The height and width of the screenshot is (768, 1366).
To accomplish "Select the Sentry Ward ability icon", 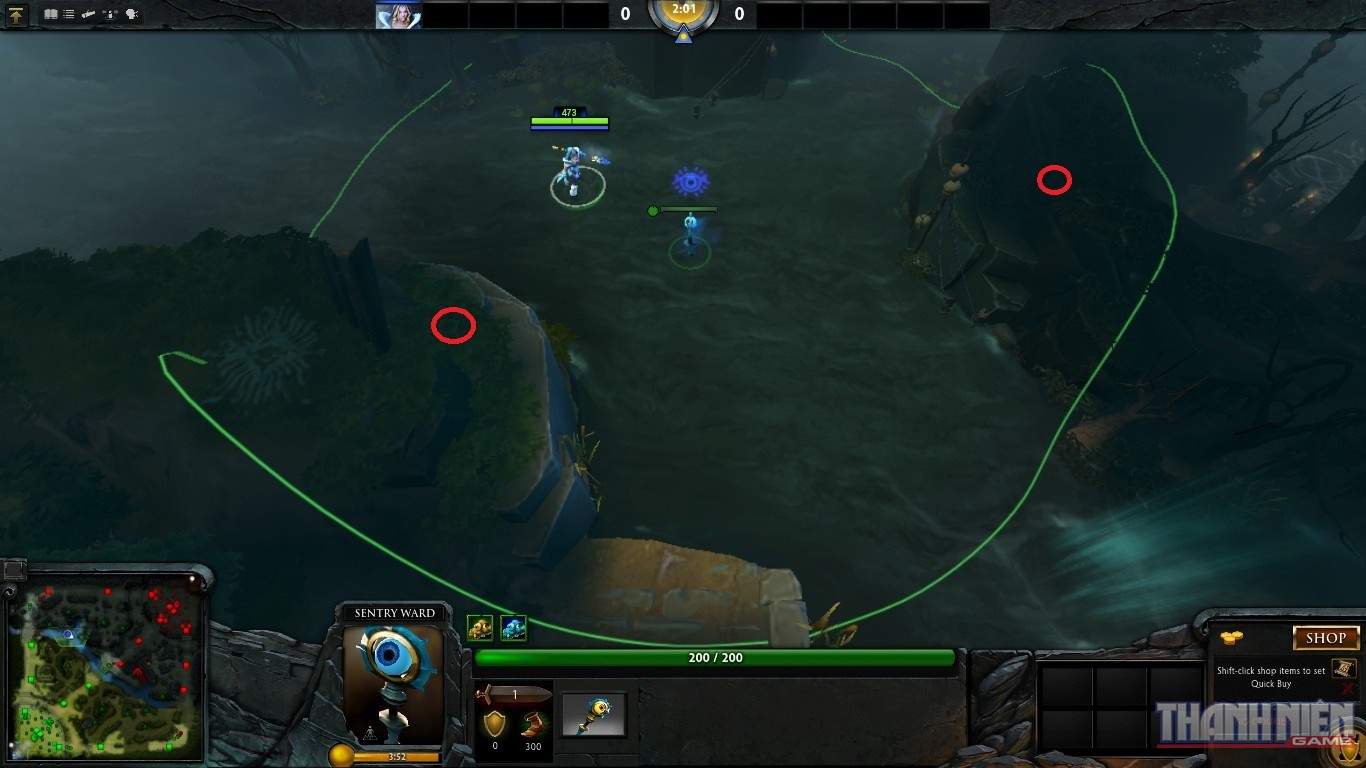I will 513,628.
